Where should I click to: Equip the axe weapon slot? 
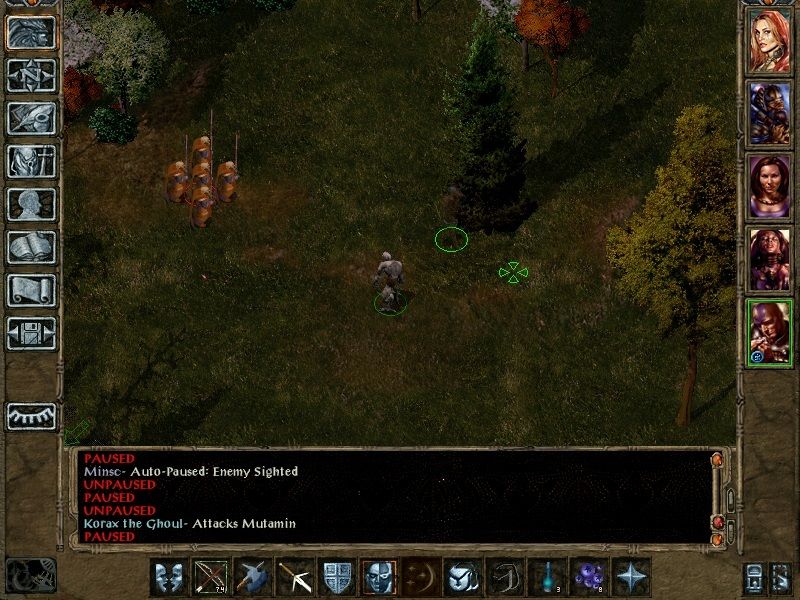pos(251,578)
